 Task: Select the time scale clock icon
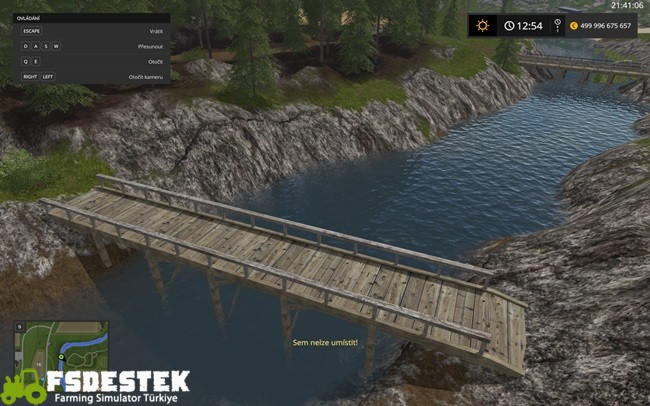509,26
